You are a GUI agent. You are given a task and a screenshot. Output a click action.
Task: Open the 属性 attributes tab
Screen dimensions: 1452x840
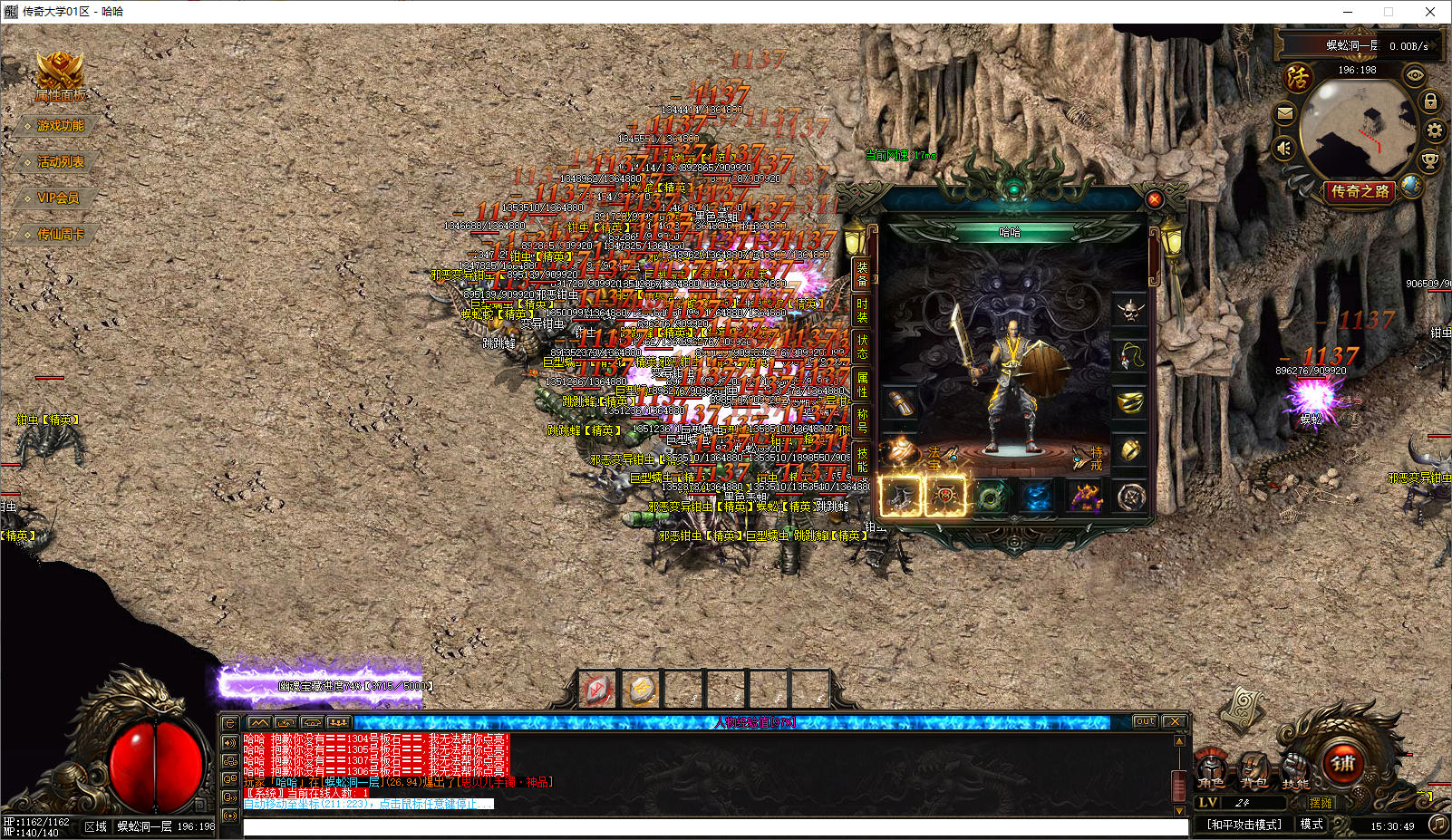(862, 384)
